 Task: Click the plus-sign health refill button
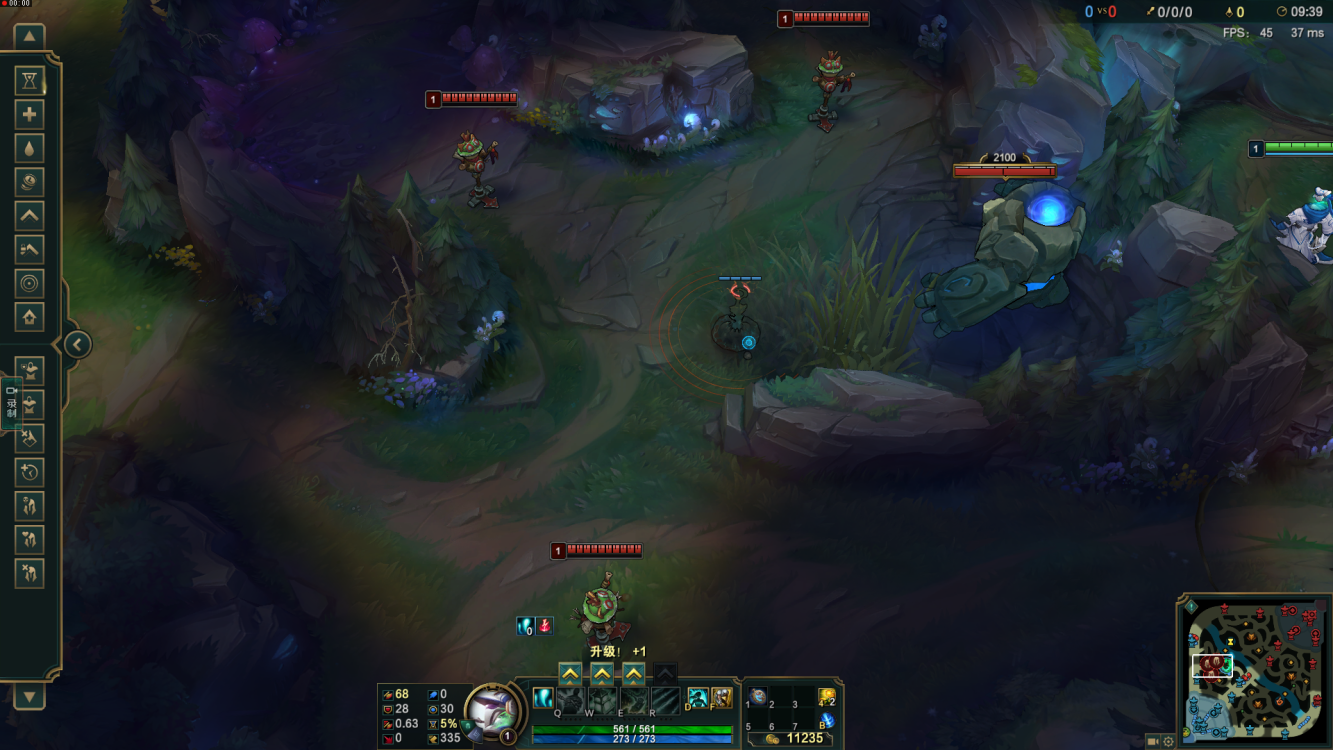tap(29, 115)
